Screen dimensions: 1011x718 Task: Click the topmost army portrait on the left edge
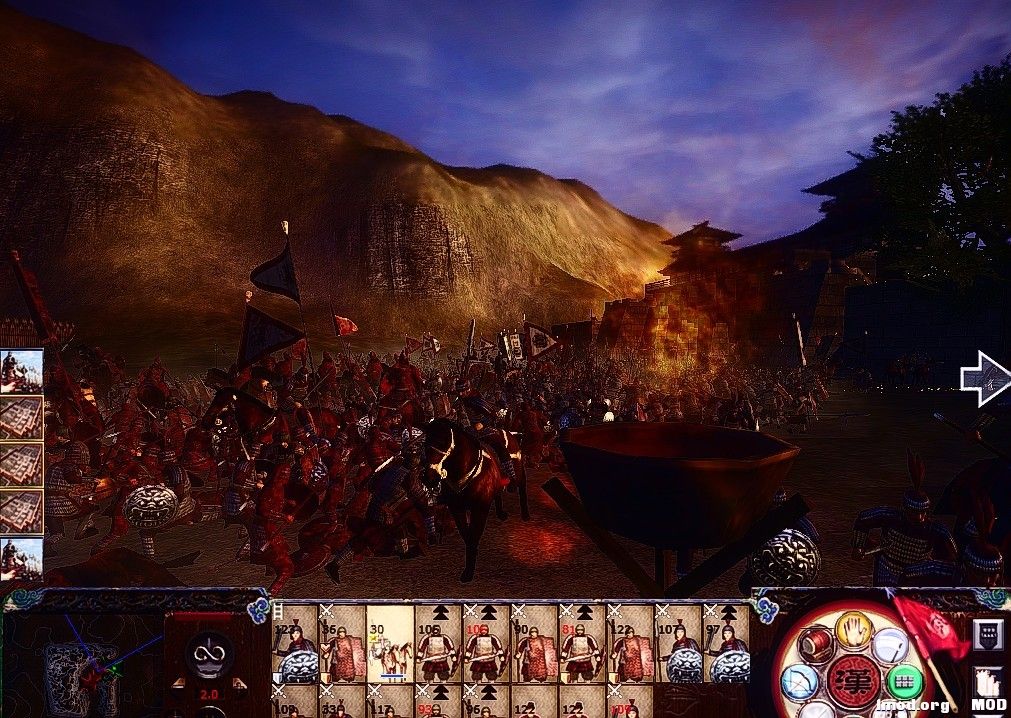[21, 370]
